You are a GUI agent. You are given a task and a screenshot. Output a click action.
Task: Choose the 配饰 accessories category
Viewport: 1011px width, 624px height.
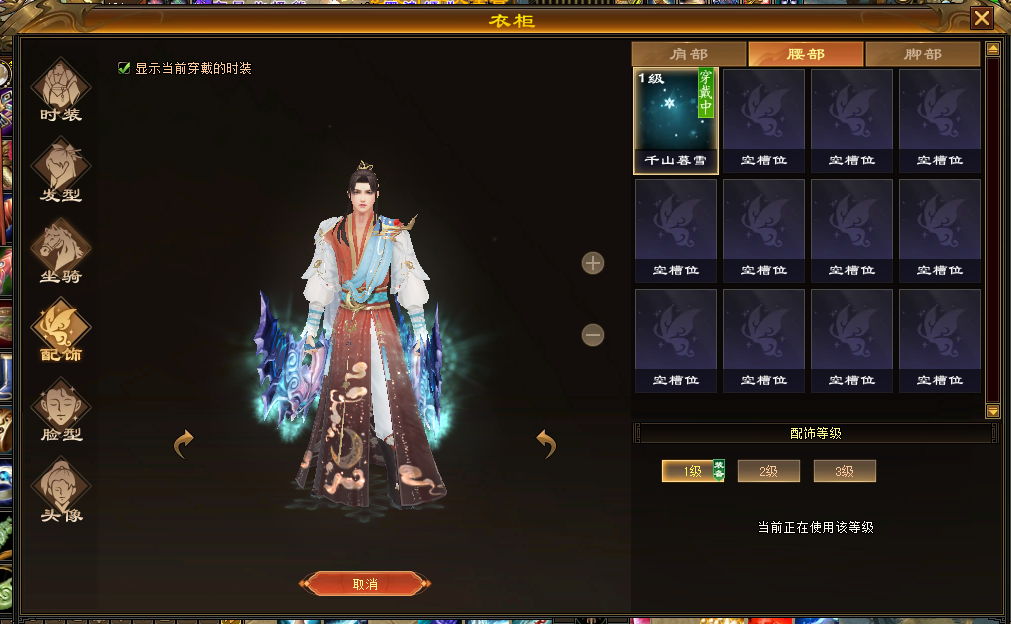[x=61, y=329]
